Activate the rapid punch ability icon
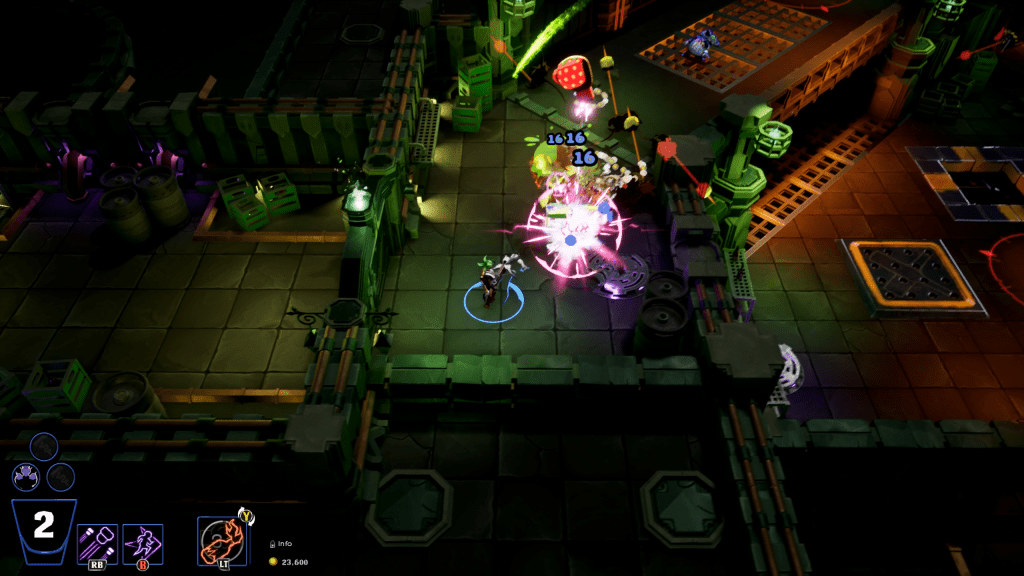Image resolution: width=1024 pixels, height=576 pixels. click(97, 543)
